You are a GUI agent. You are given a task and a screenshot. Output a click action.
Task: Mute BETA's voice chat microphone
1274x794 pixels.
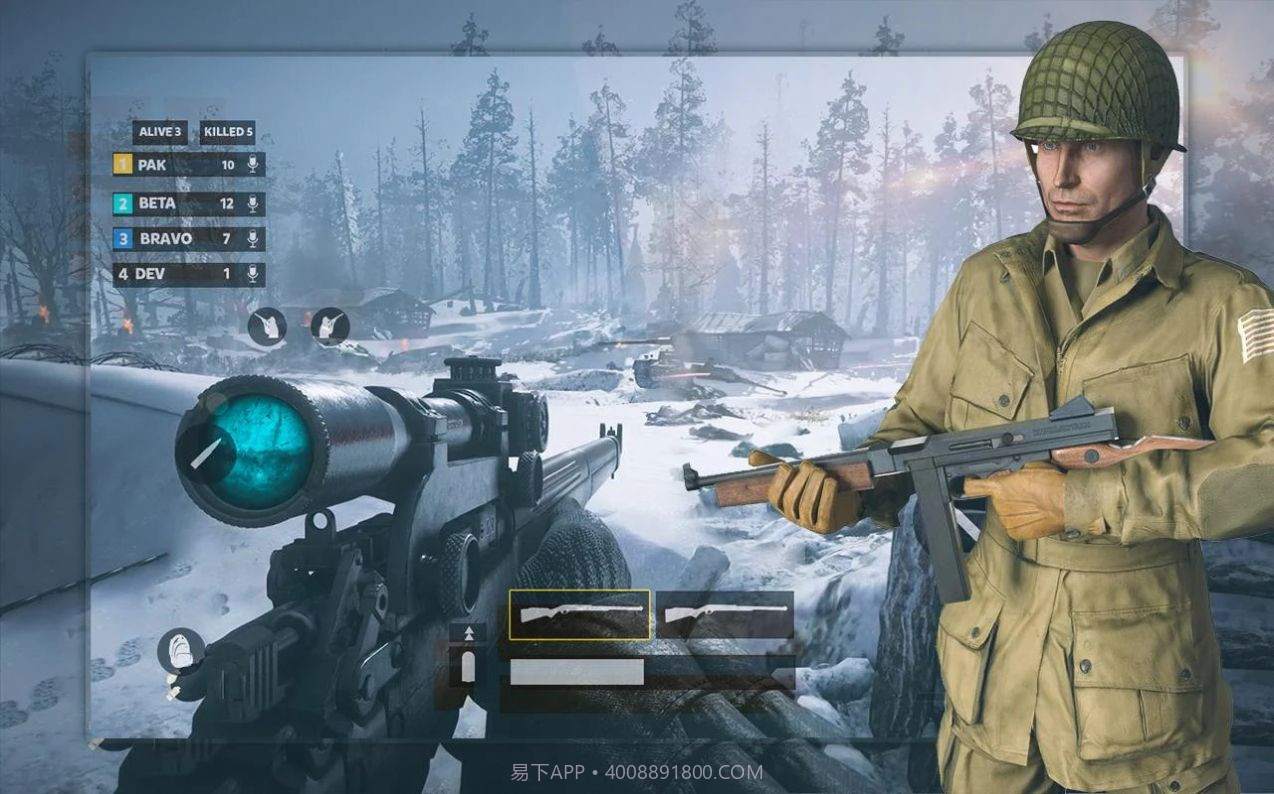point(253,204)
